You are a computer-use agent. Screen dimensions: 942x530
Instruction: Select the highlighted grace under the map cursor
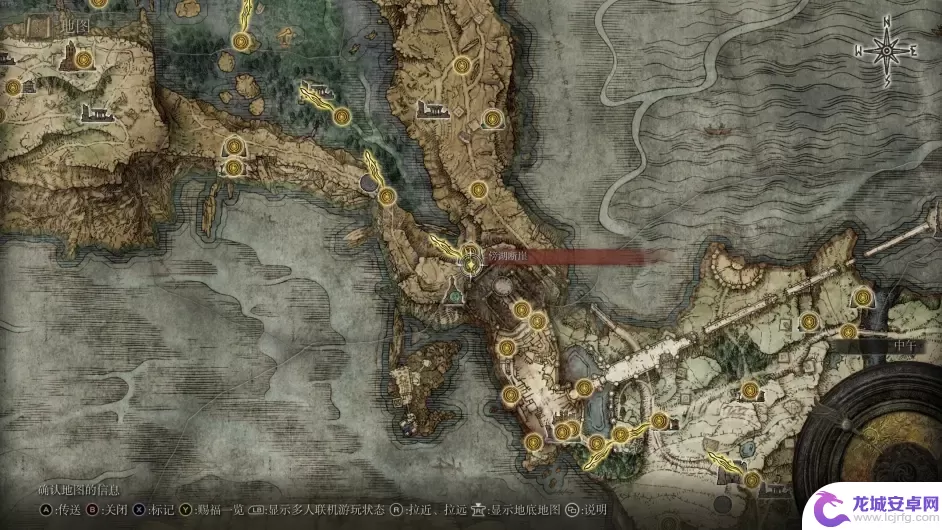point(471,264)
